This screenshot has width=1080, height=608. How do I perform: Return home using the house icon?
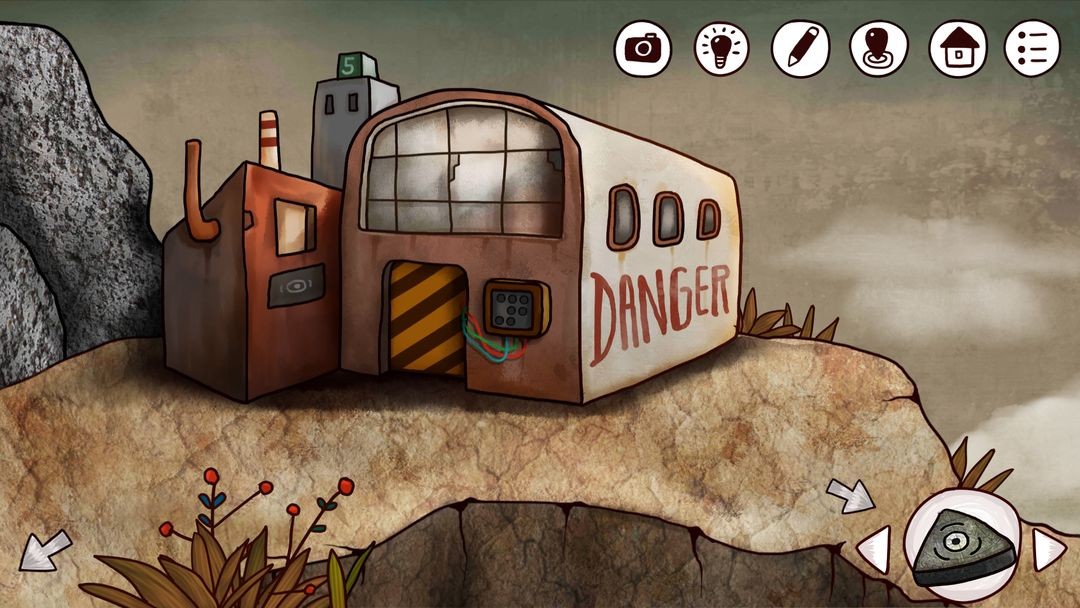pos(958,47)
